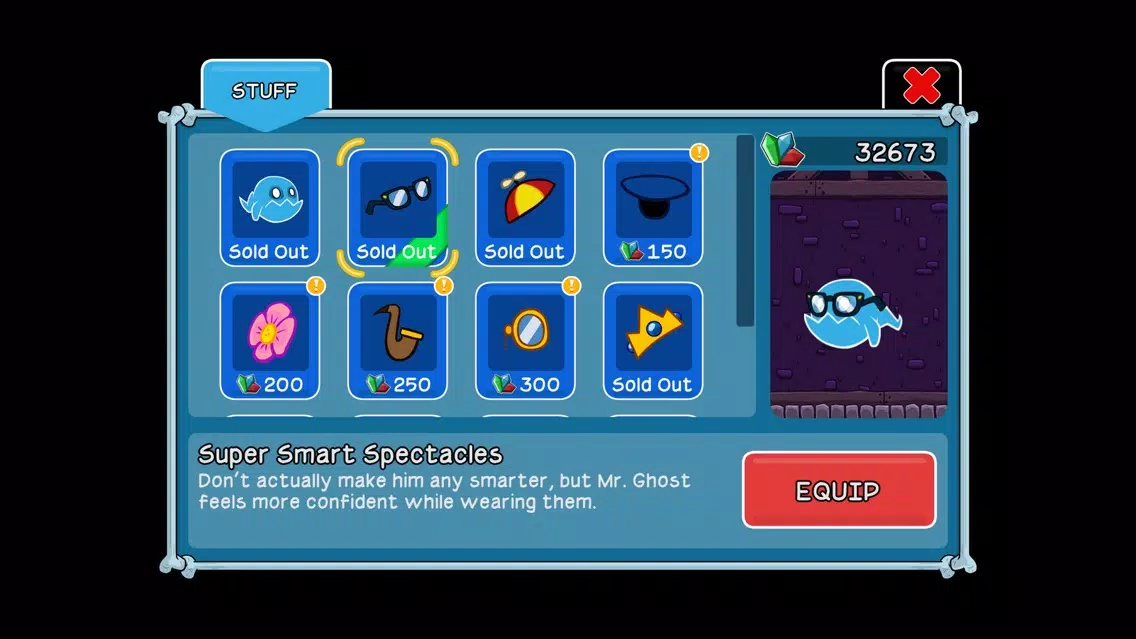Image resolution: width=1136 pixels, height=639 pixels.
Task: Select the gold crown item
Action: point(653,340)
